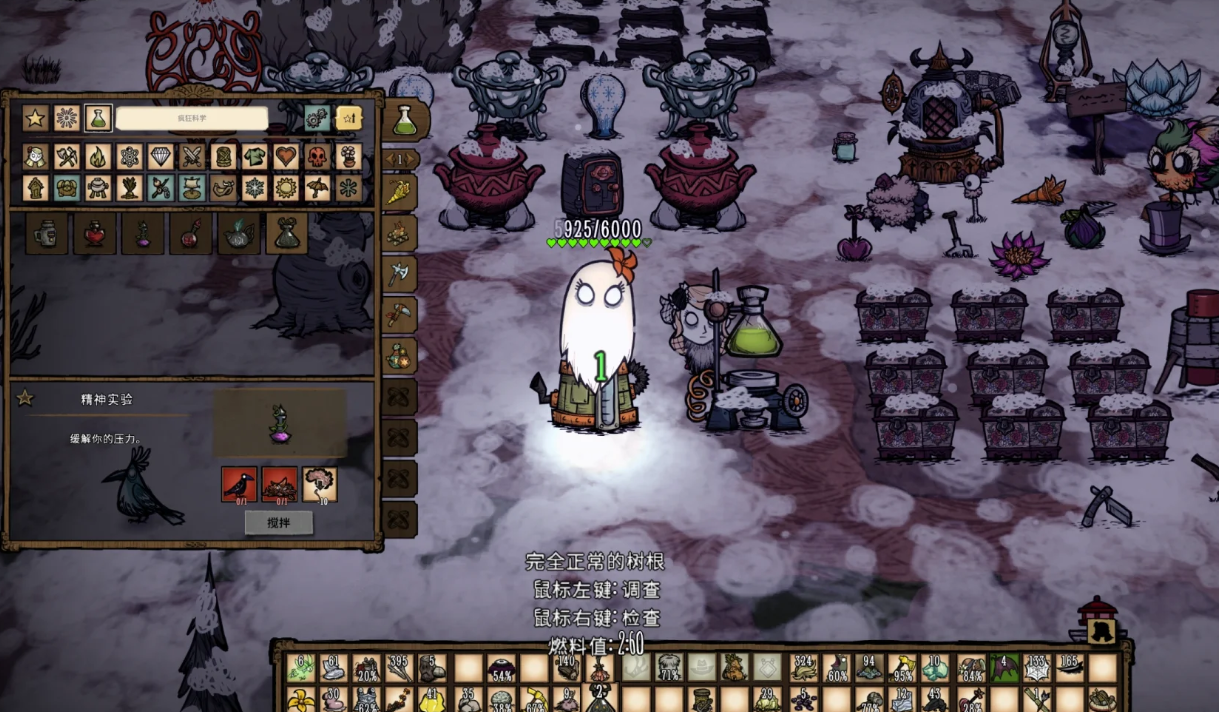Select the purple flask sanity experiment recipe
Viewport: 1219px width, 712px height.
[143, 234]
